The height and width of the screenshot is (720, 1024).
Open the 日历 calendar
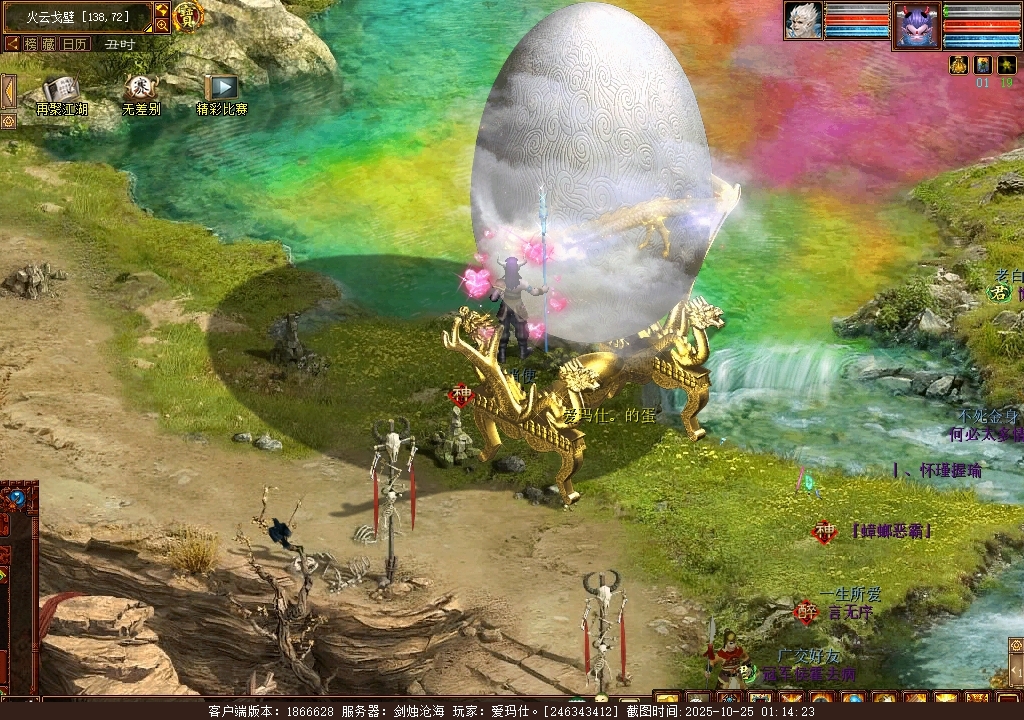(x=75, y=44)
